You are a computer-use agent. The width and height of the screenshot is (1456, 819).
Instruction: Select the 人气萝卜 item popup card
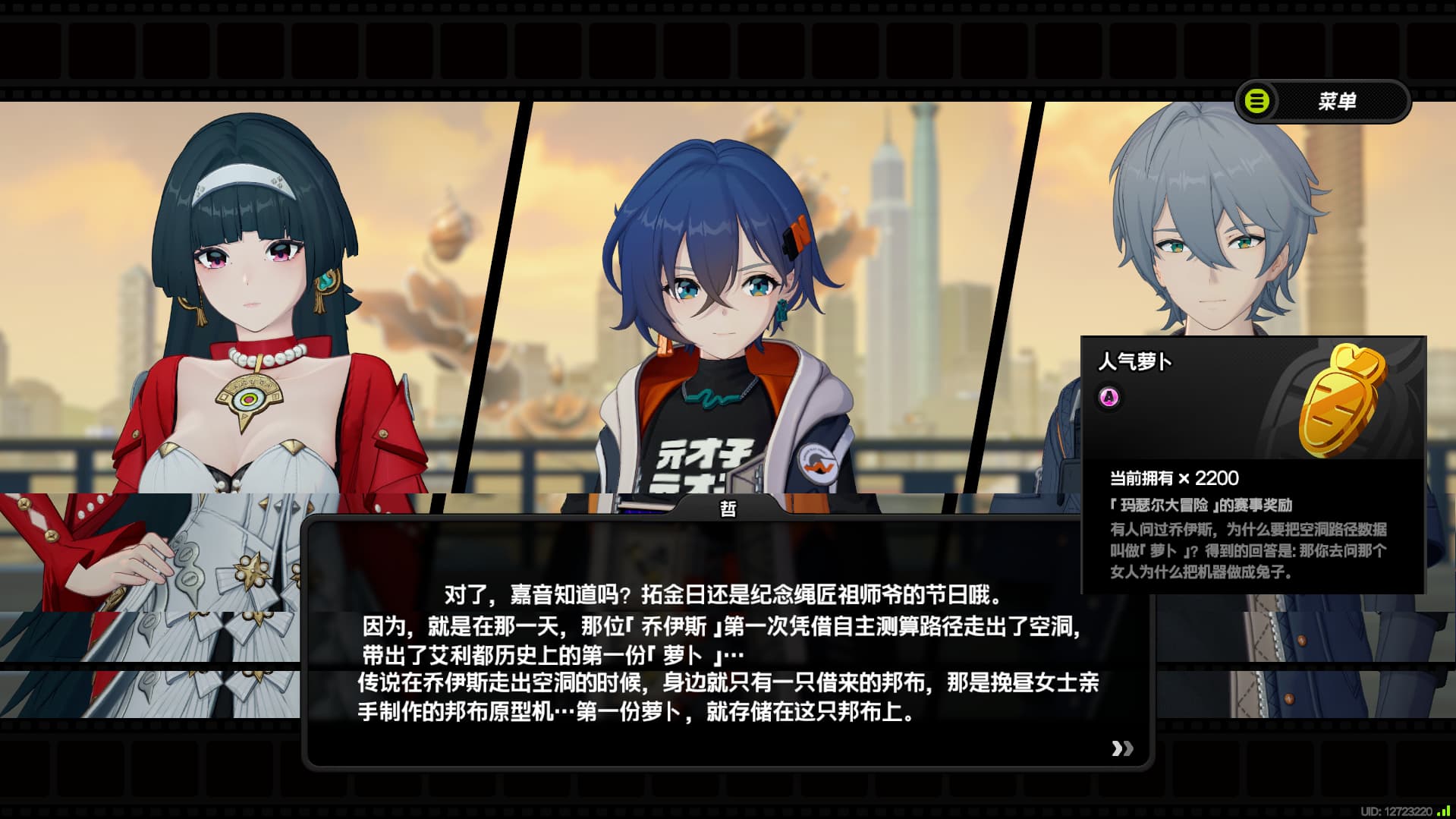point(1253,465)
